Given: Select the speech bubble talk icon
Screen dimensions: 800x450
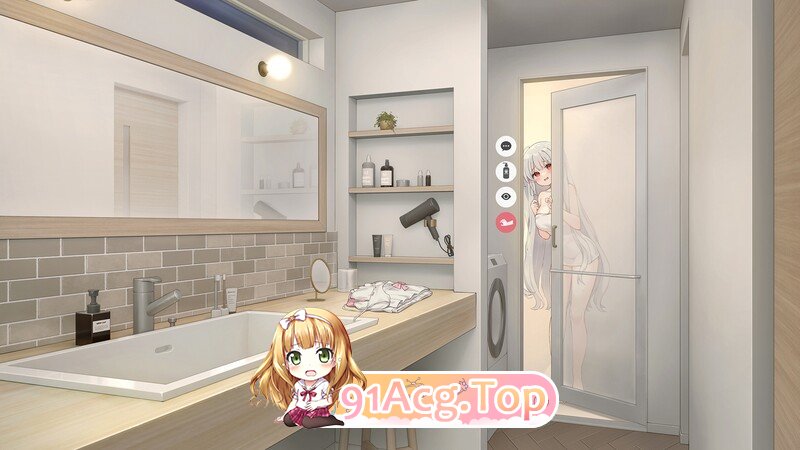Looking at the screenshot, I should coord(505,146).
